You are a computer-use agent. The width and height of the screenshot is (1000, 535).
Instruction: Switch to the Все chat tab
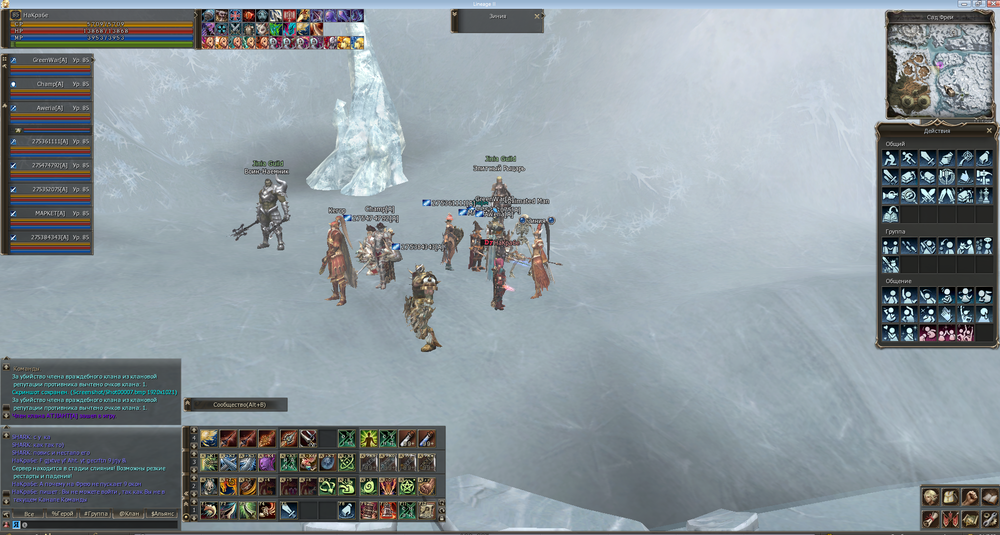tap(29, 514)
